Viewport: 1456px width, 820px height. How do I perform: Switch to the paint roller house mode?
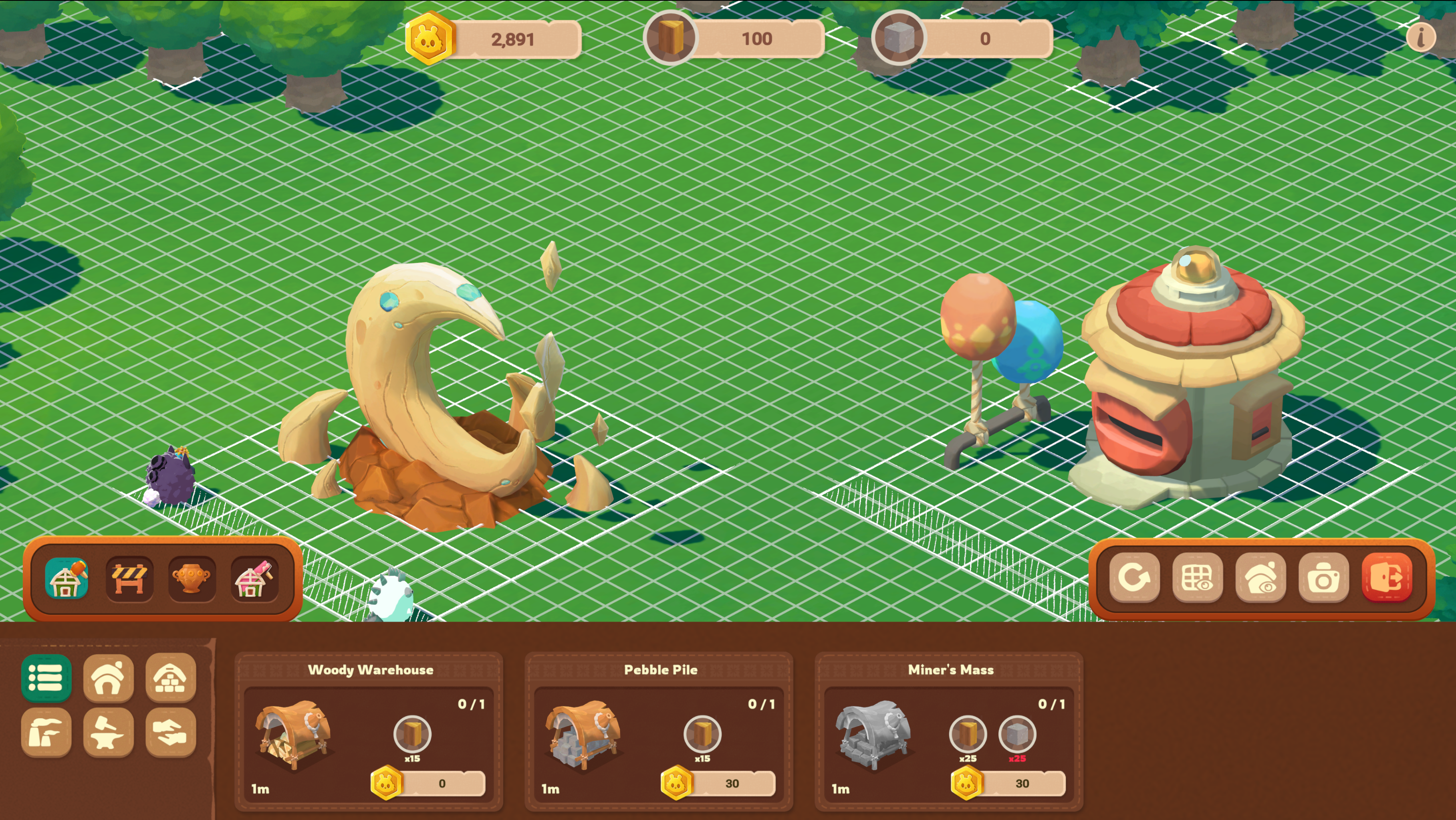[x=254, y=578]
